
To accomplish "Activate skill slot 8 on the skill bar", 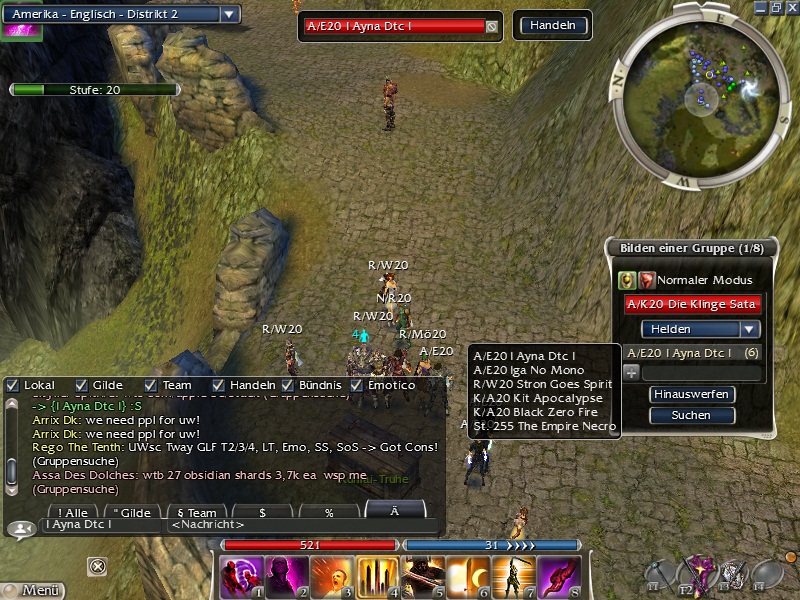I will pos(558,576).
